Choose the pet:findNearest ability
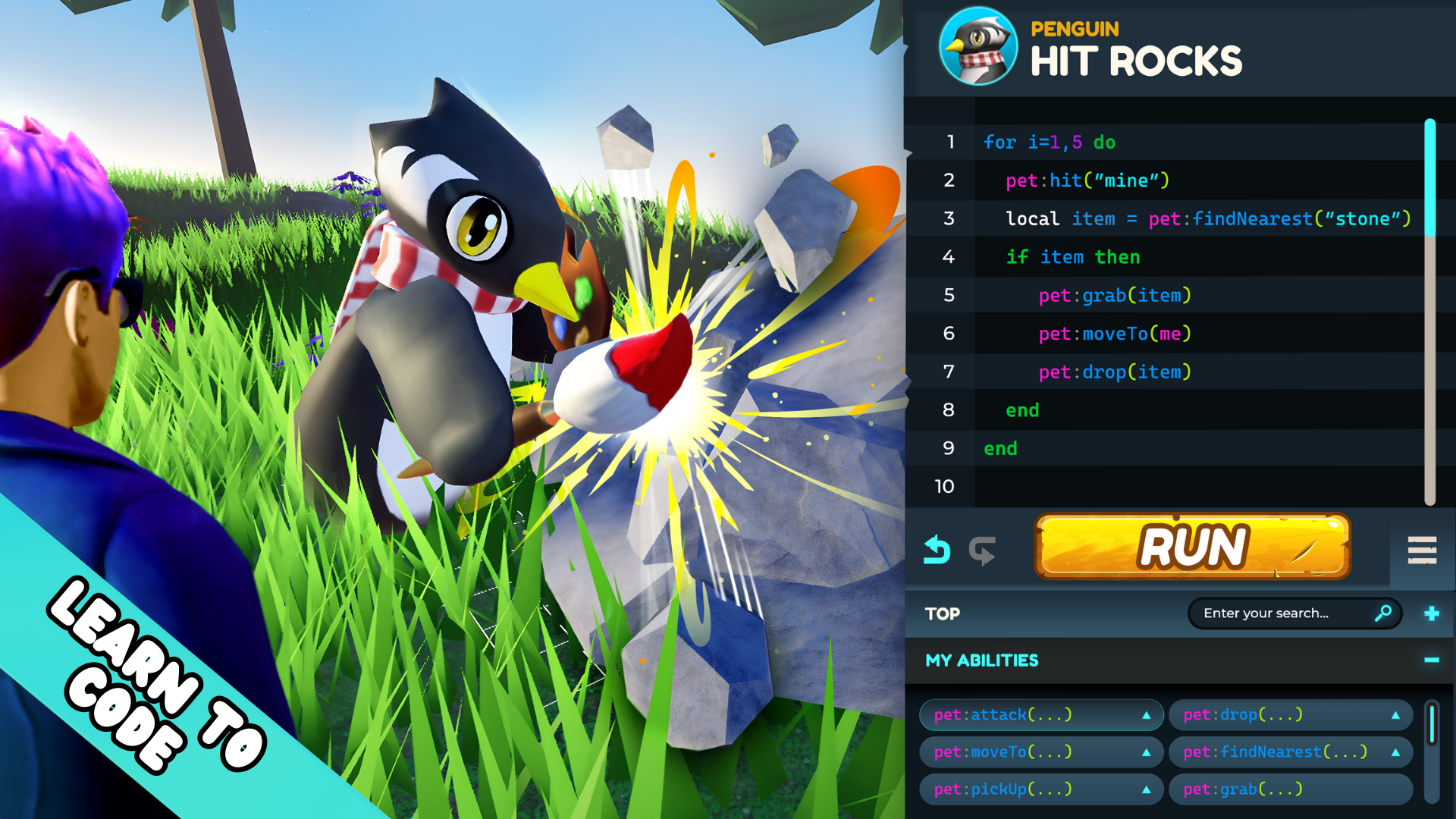The height and width of the screenshot is (819, 1456). pos(1274,752)
